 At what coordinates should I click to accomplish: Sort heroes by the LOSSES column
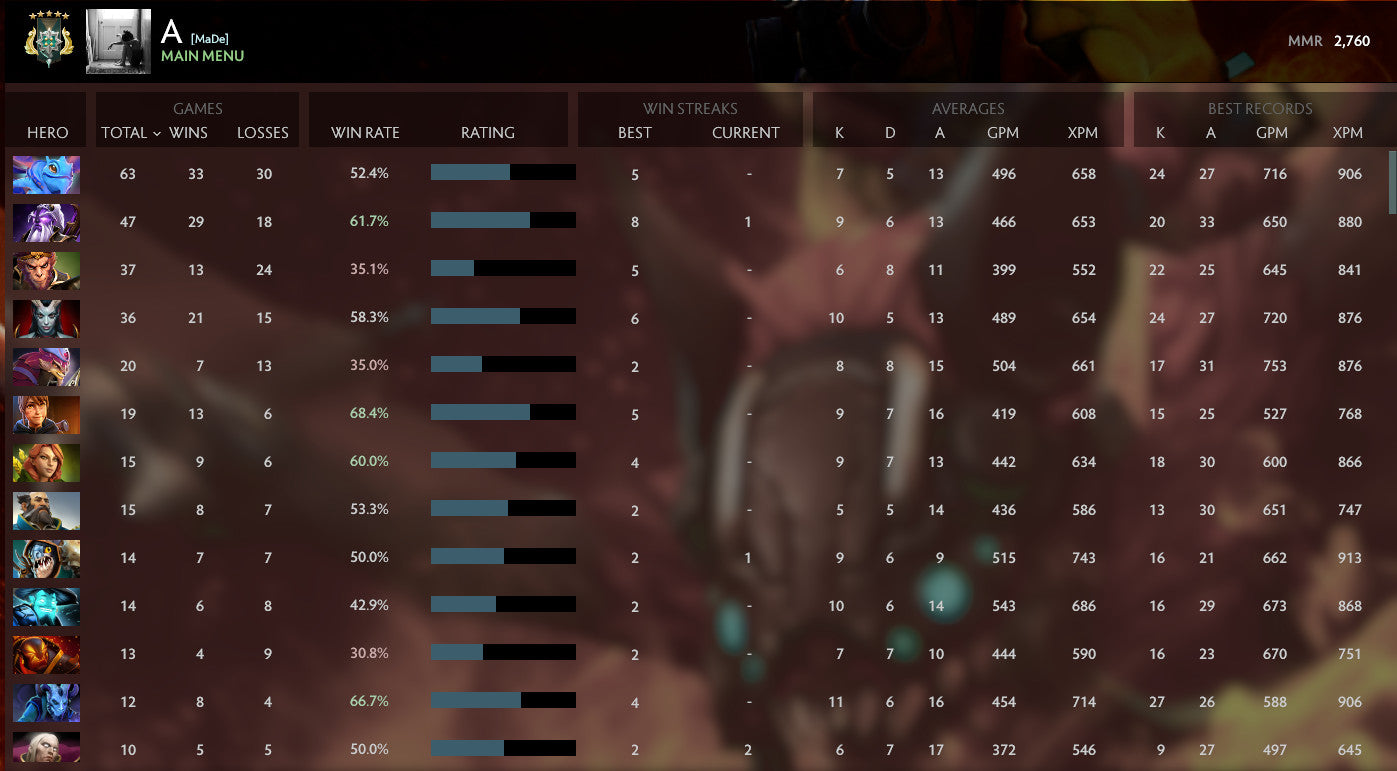(x=262, y=132)
